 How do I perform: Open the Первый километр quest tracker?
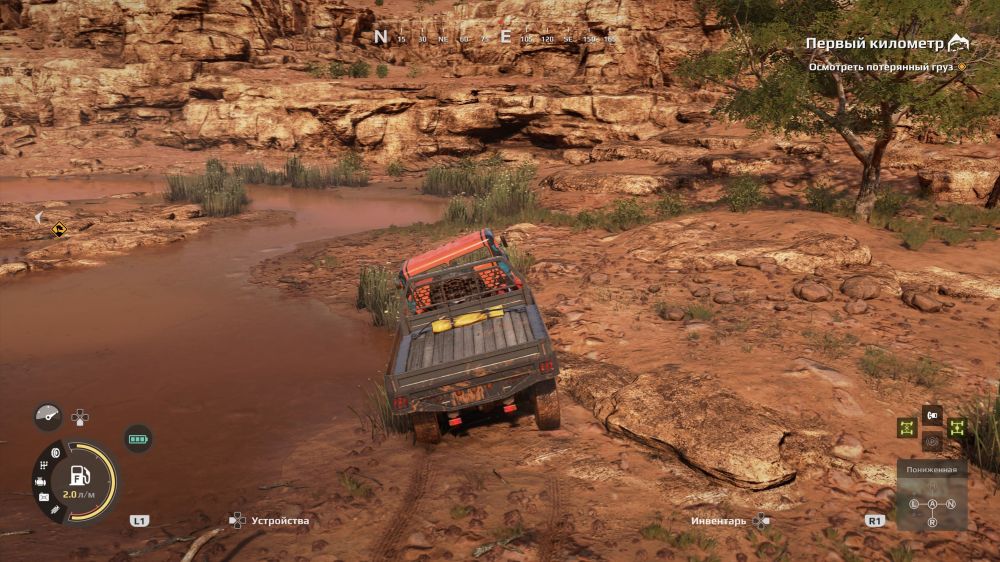tap(875, 44)
